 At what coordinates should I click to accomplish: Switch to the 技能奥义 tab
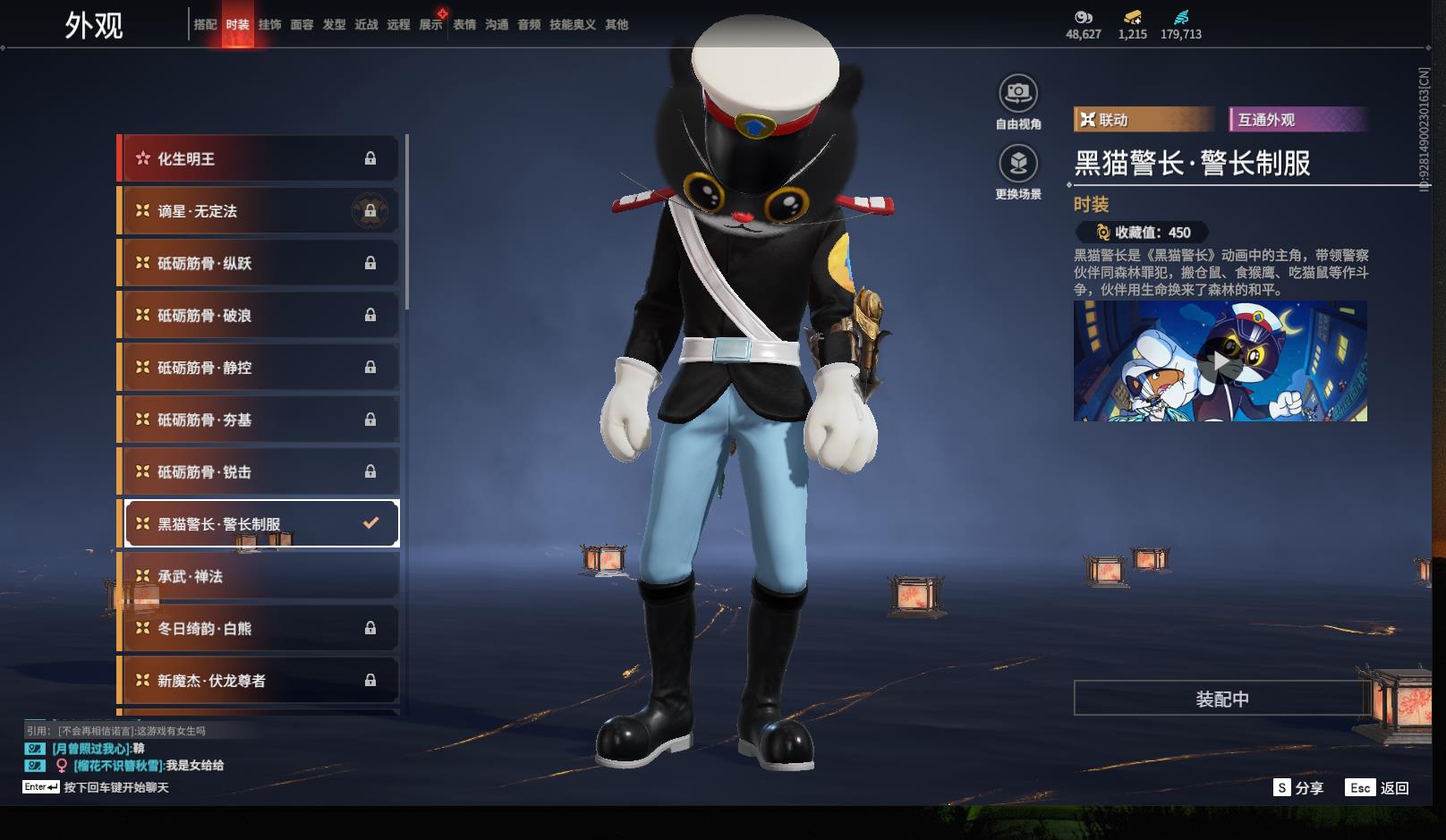click(x=572, y=25)
